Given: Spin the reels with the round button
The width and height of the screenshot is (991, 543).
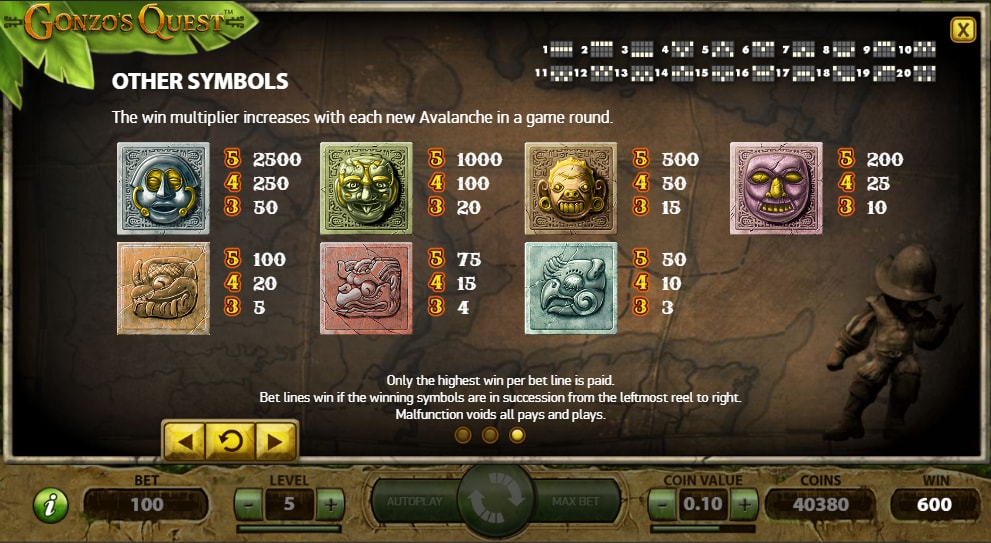Looking at the screenshot, I should point(496,500).
